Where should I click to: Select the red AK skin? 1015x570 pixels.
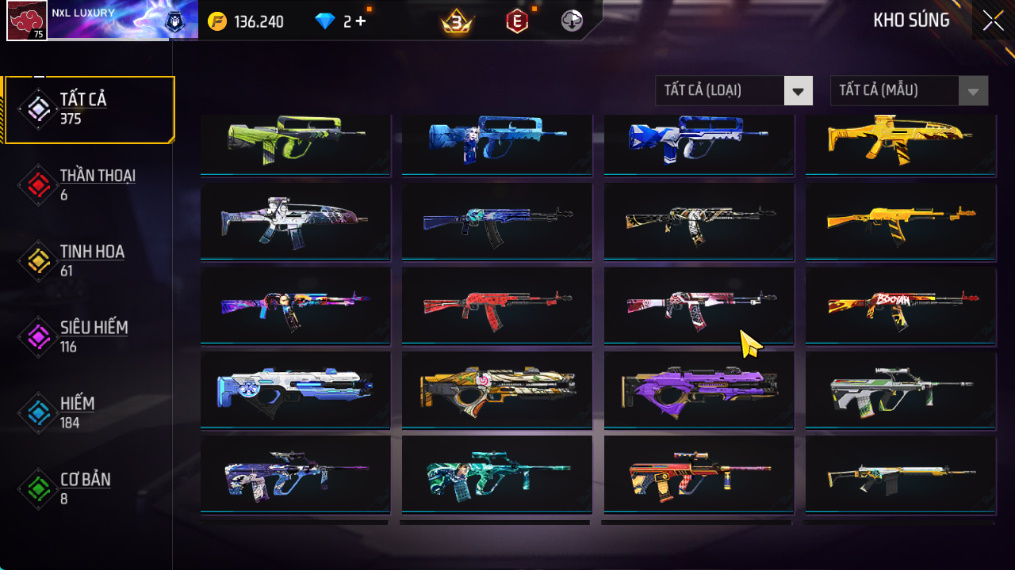pos(497,304)
